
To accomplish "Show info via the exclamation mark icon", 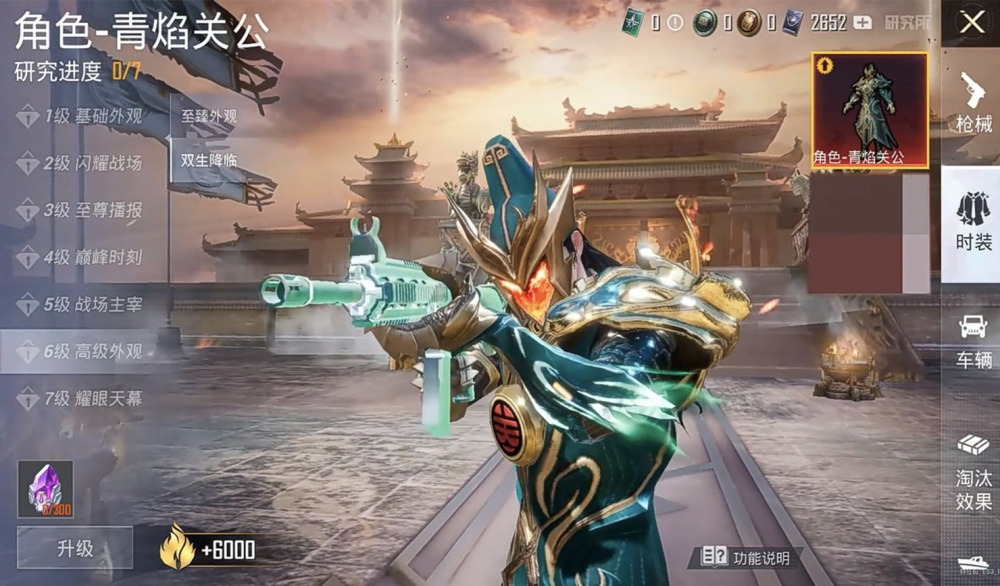I will 675,22.
